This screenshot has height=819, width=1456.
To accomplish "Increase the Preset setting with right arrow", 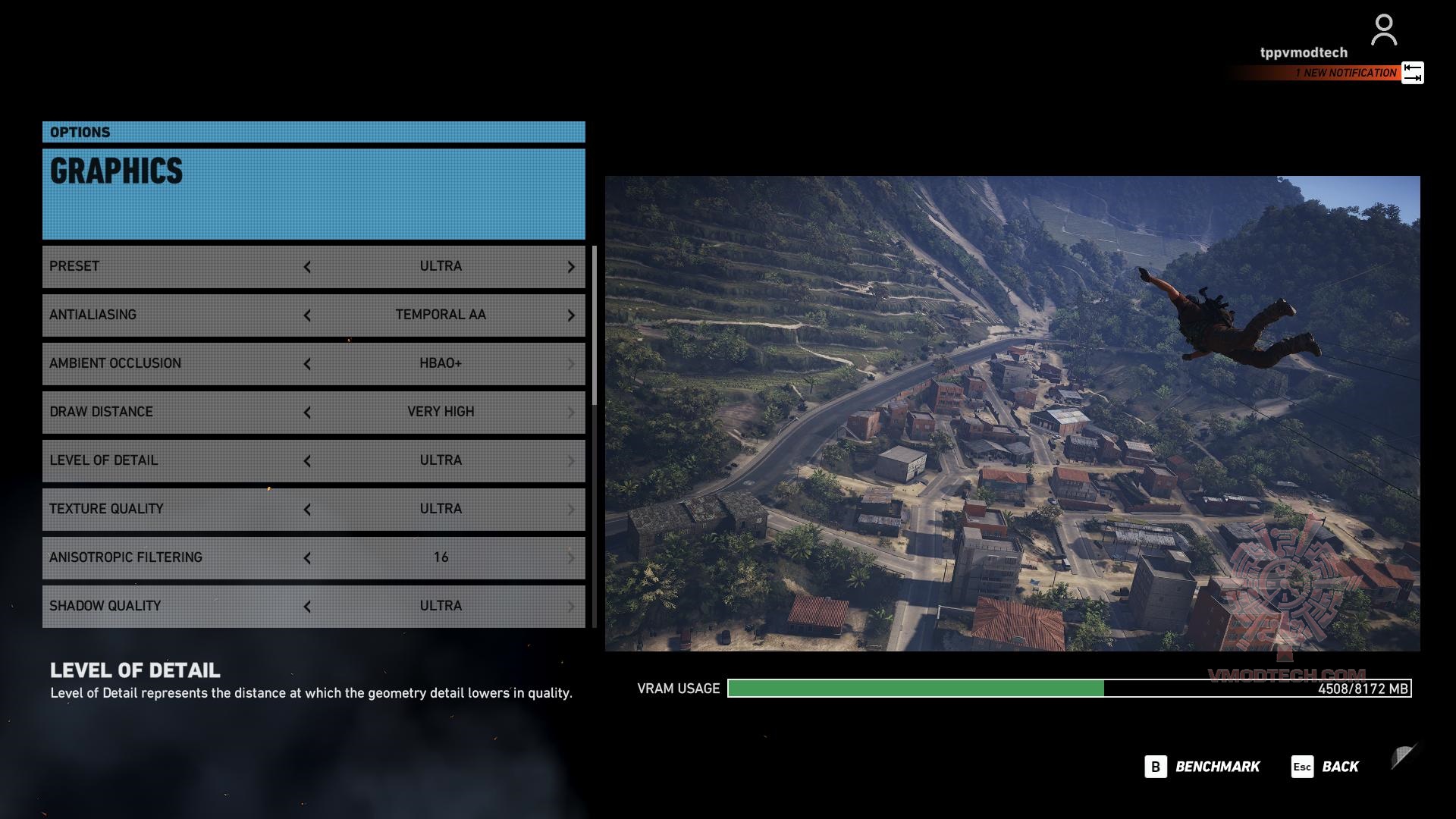I will [571, 267].
